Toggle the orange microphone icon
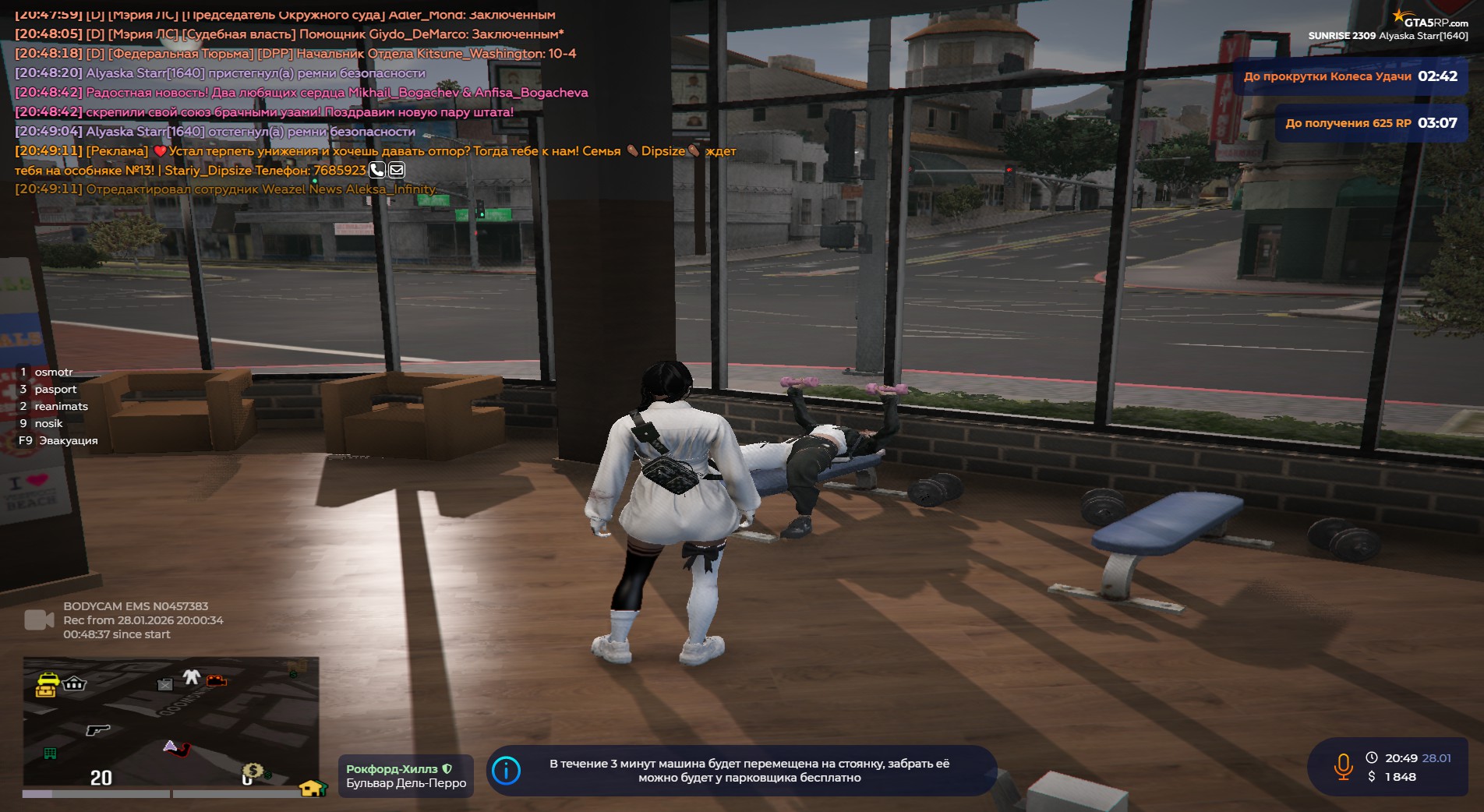Image resolution: width=1484 pixels, height=812 pixels. point(1343,767)
